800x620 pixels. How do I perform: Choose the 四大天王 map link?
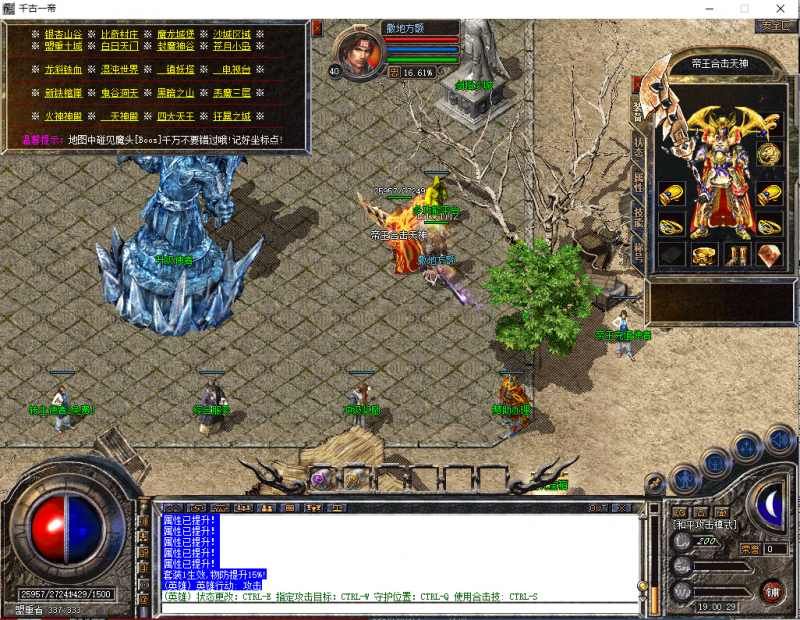pyautogui.click(x=176, y=116)
